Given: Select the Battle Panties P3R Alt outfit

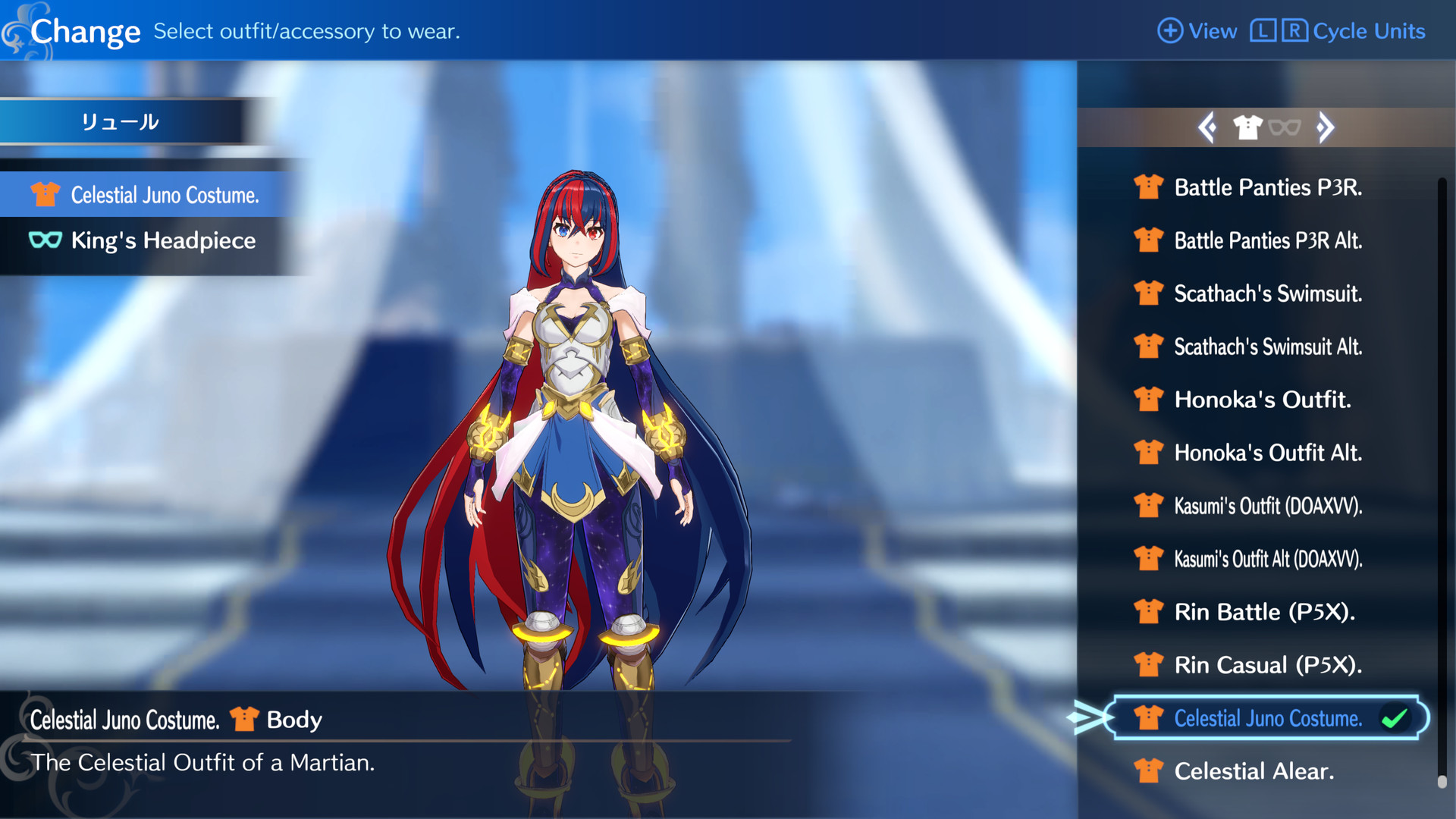Looking at the screenshot, I should click(1268, 240).
